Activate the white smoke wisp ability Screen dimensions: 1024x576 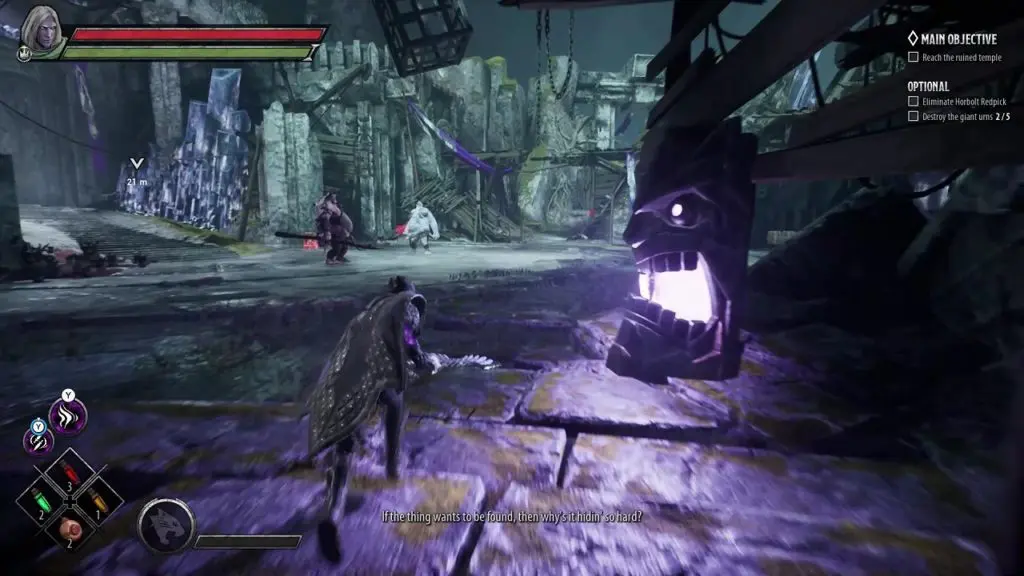[68, 416]
